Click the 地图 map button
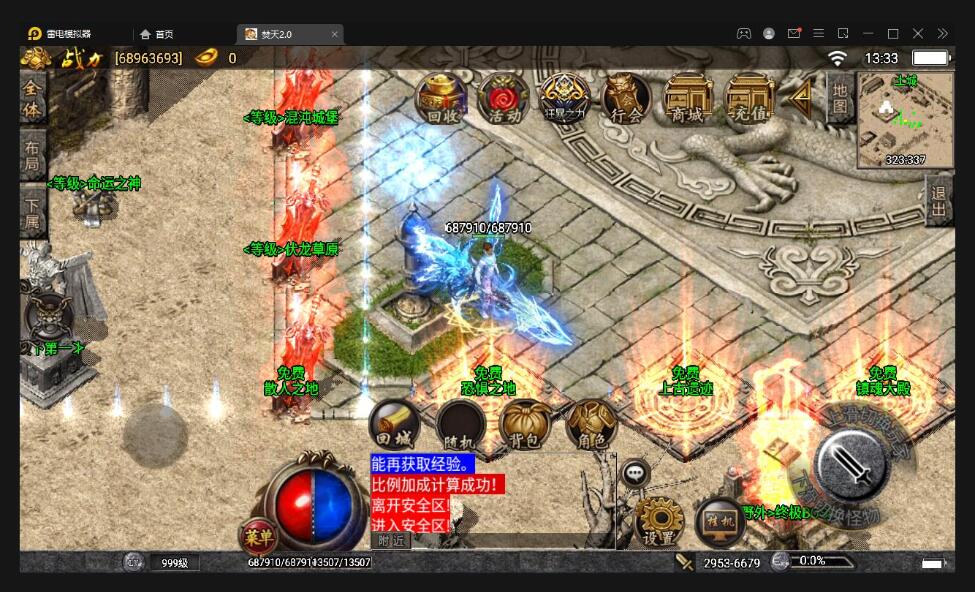 click(840, 97)
